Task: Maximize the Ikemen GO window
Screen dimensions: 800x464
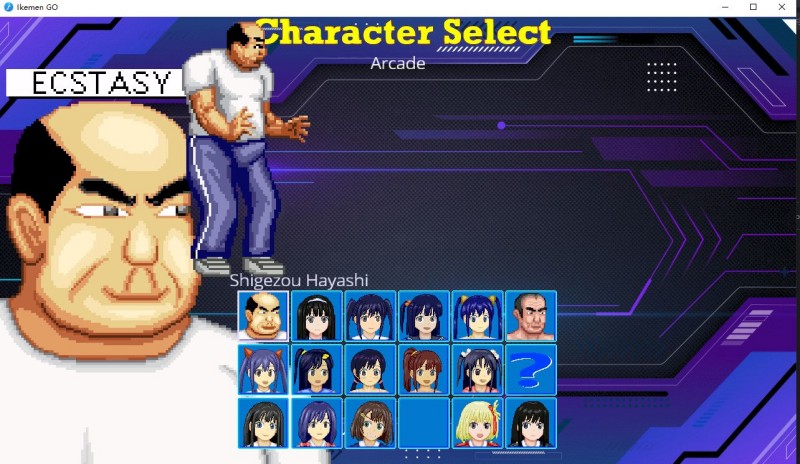Action: 753,7
